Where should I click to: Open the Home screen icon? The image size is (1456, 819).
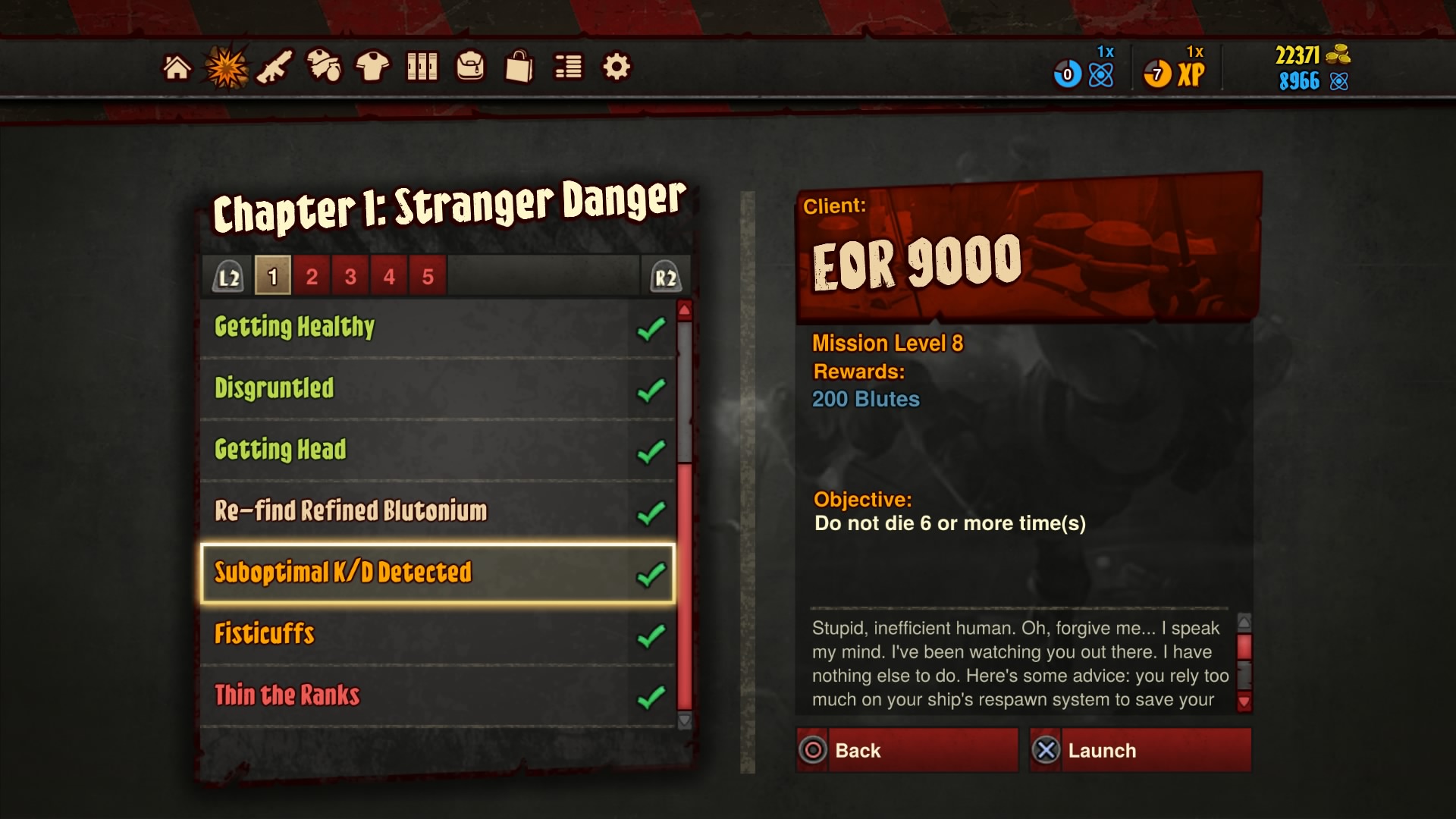(x=178, y=67)
